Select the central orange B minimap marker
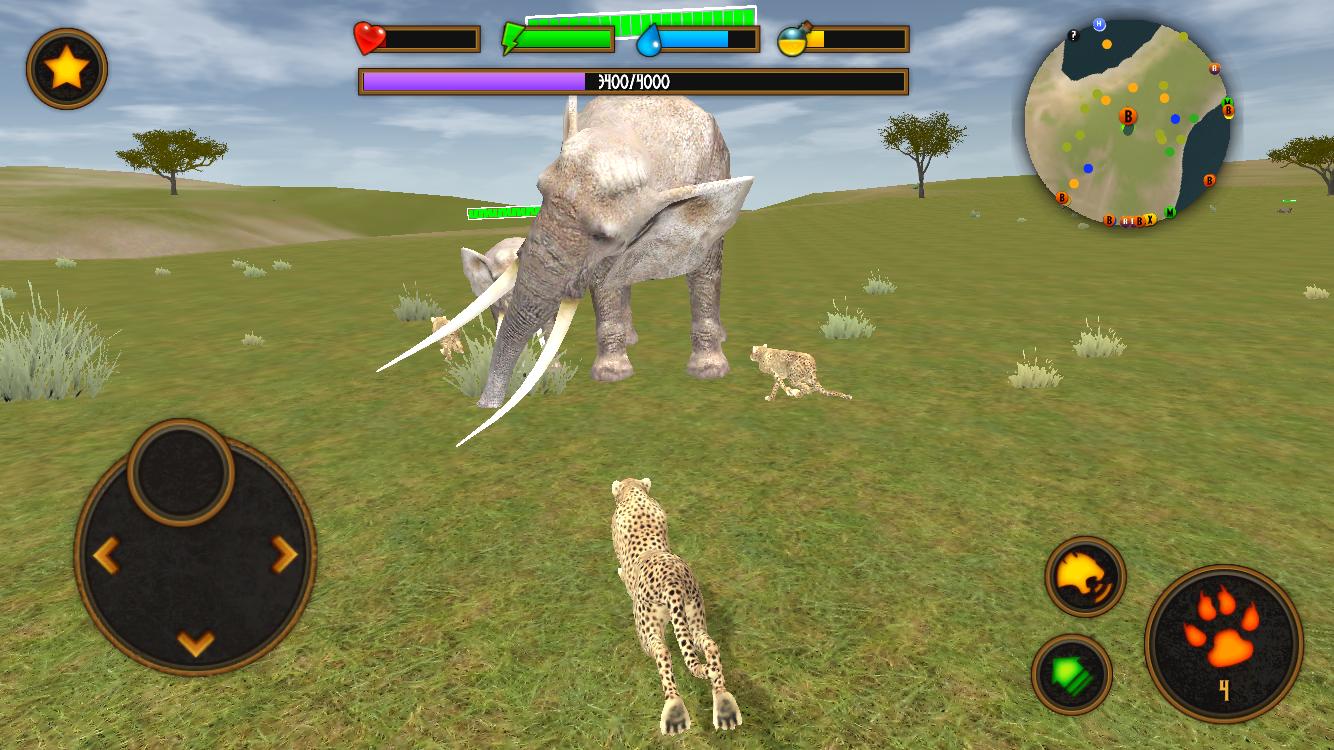Viewport: 1334px width, 750px height. pyautogui.click(x=1128, y=117)
